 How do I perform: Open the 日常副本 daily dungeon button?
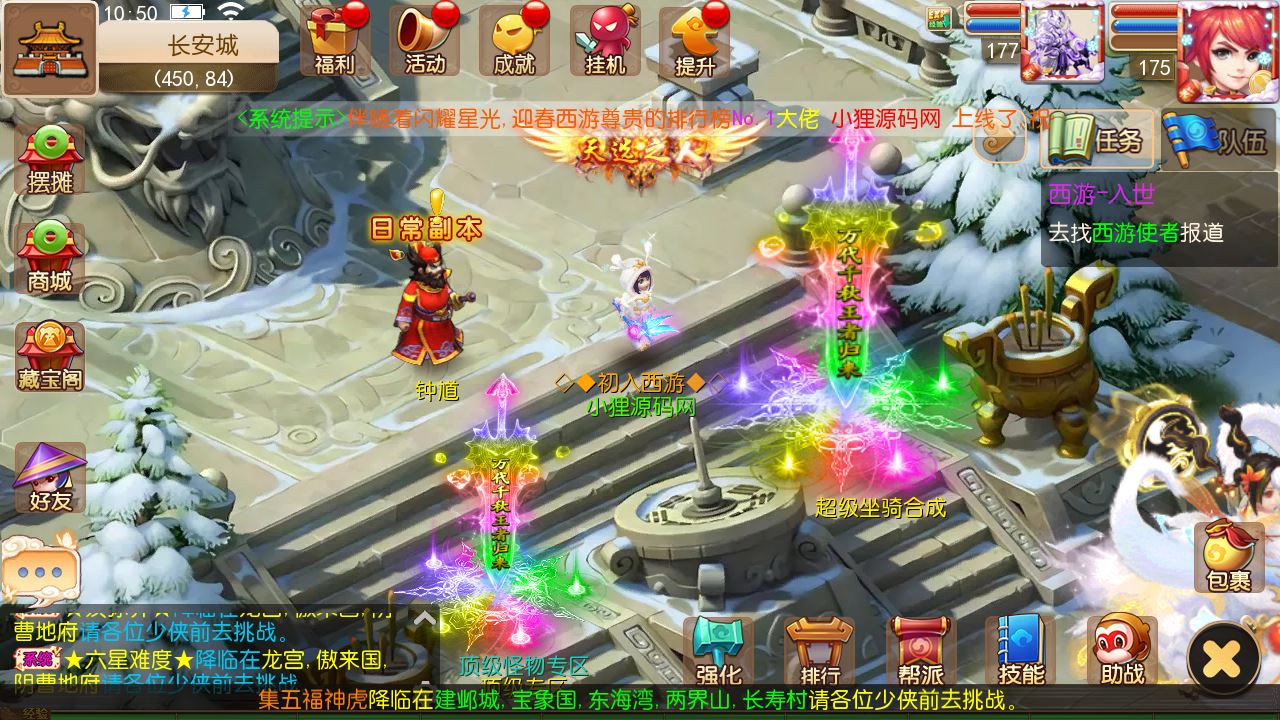click(x=428, y=228)
